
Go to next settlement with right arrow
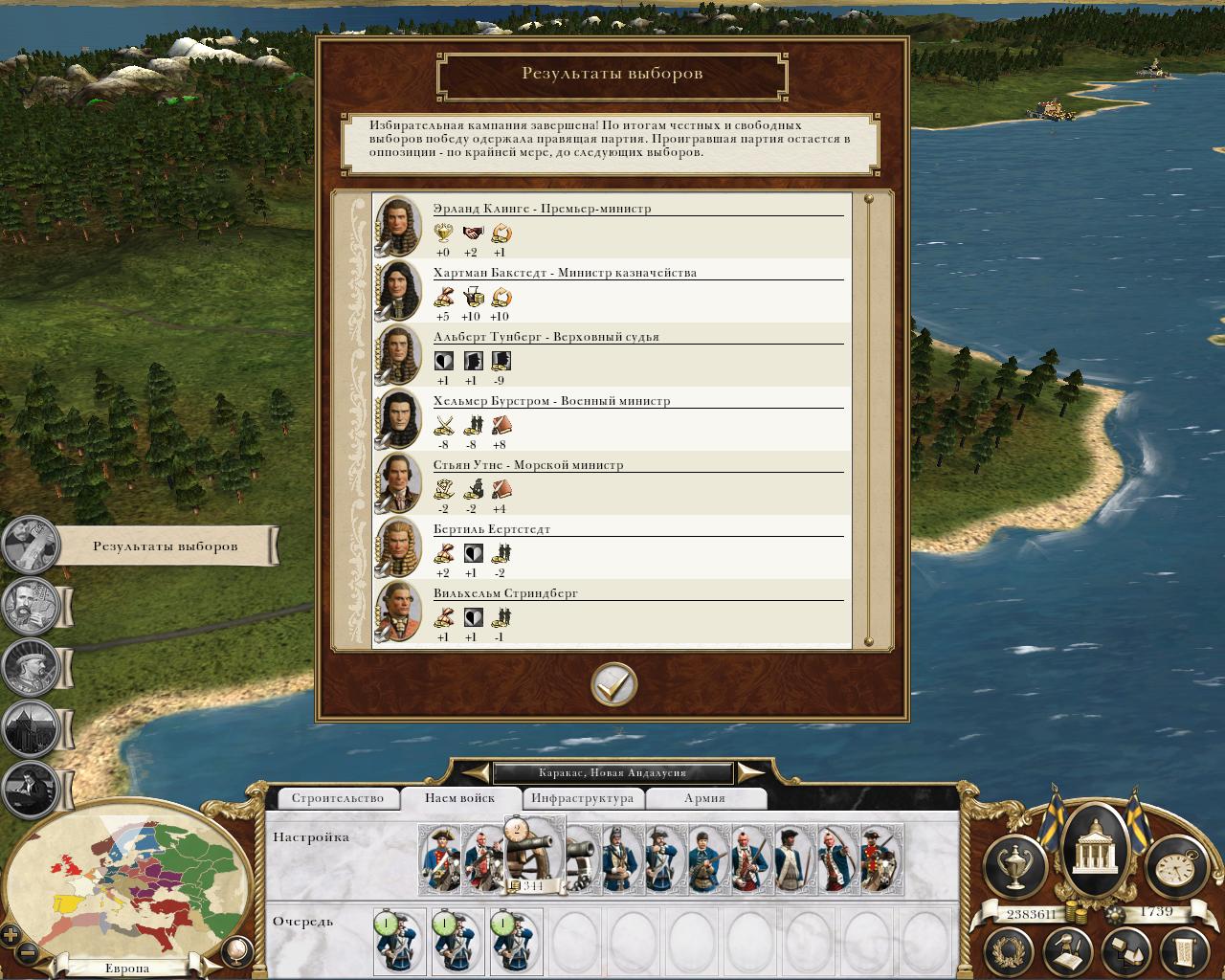(x=750, y=772)
